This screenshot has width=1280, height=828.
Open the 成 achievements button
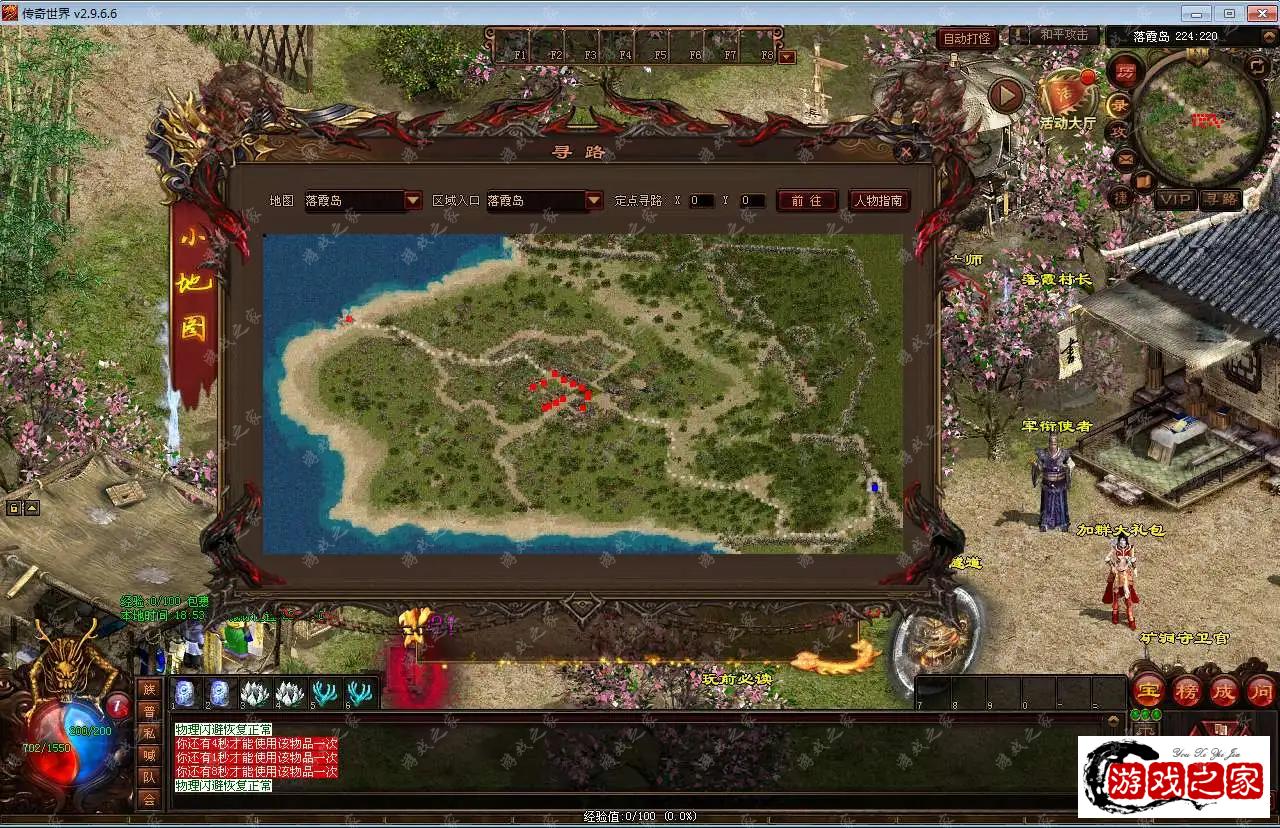coord(1224,690)
